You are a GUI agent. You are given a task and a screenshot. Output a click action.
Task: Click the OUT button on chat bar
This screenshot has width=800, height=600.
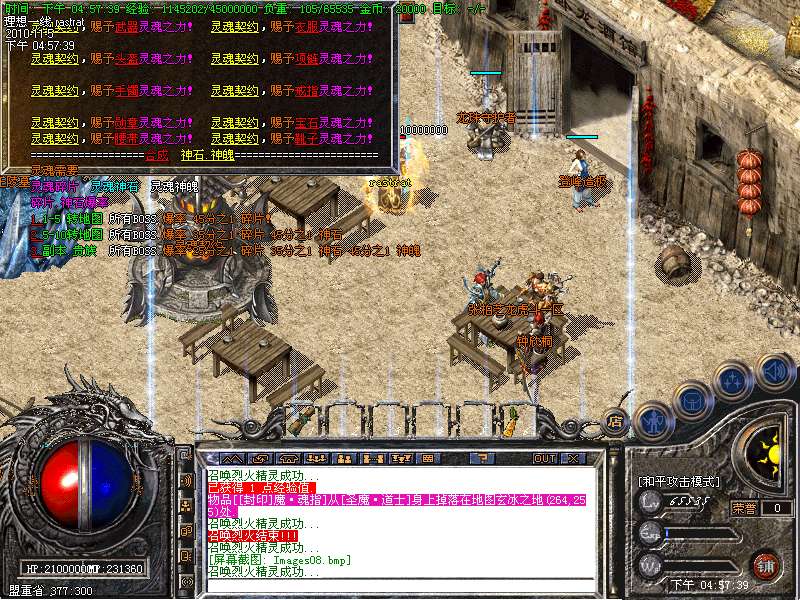click(543, 458)
